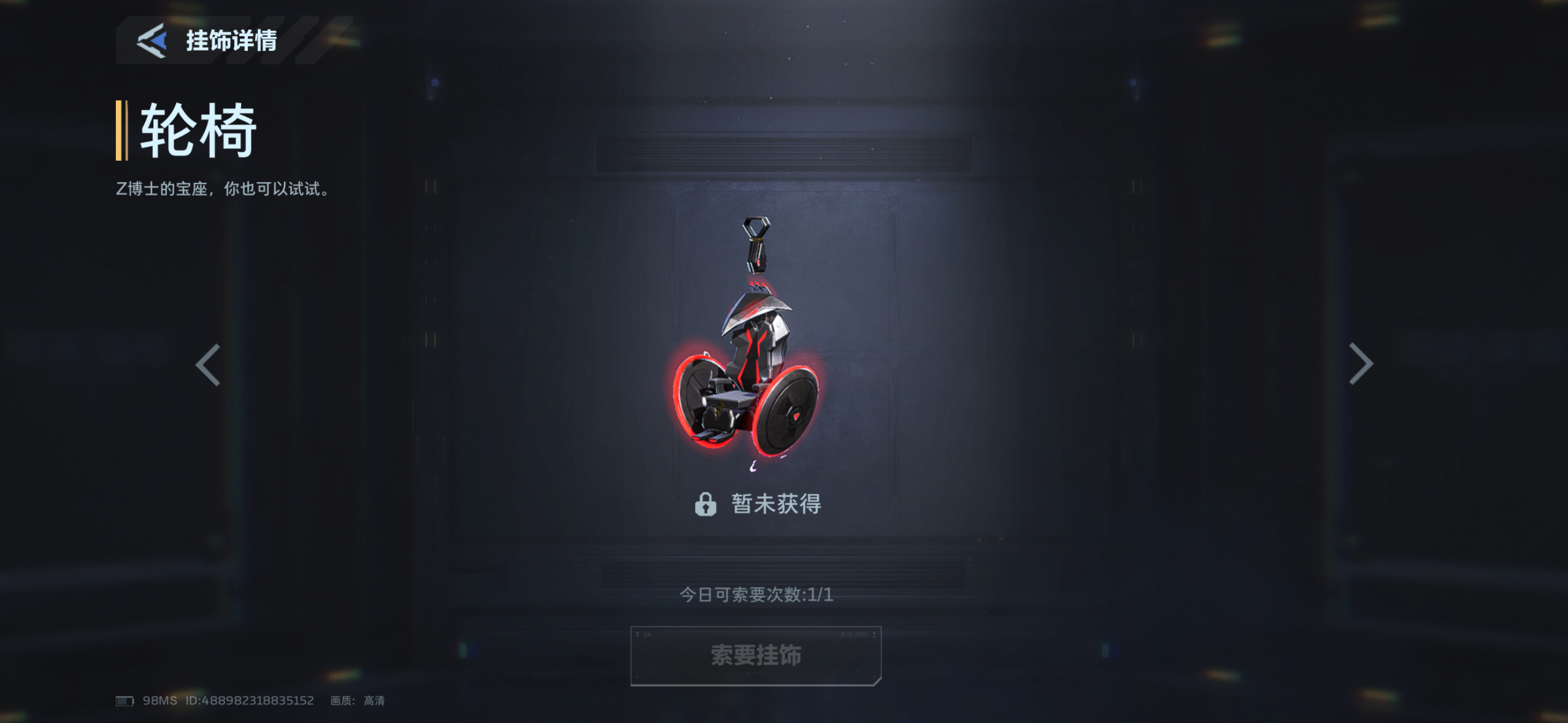Click the orange accent bar beside 轮椅
Image resolution: width=1568 pixels, height=723 pixels.
(x=120, y=130)
